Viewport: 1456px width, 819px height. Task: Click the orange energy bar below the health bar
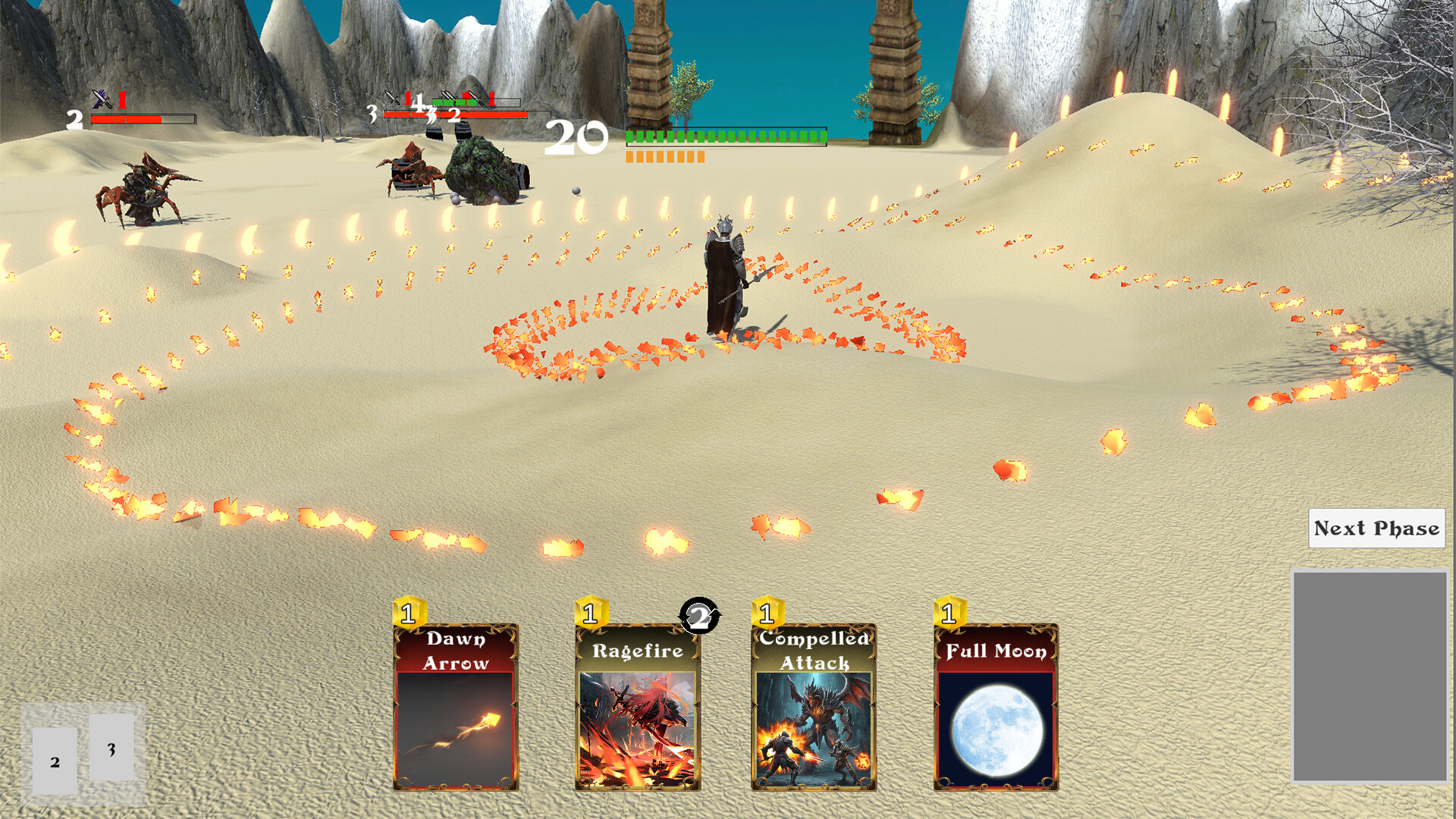tap(665, 157)
